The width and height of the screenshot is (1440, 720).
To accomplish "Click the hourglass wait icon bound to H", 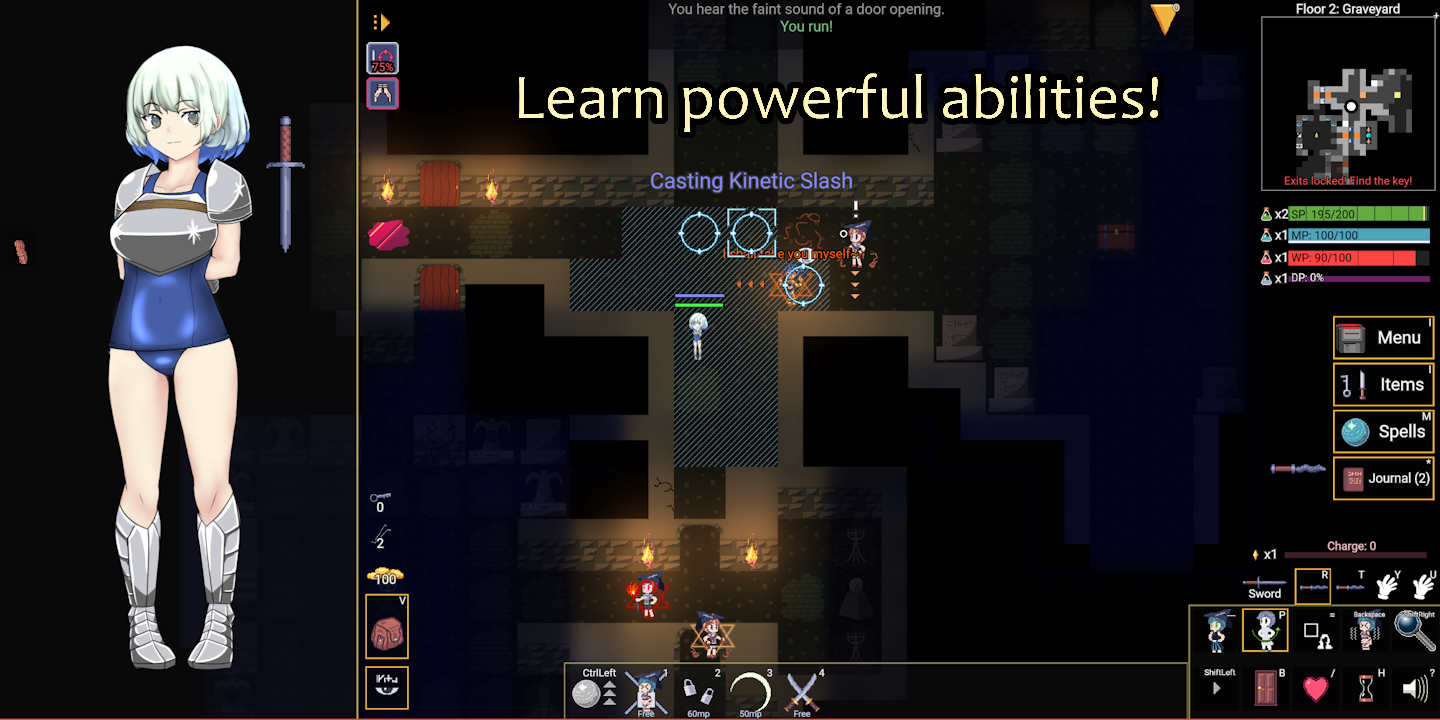I will click(1365, 688).
